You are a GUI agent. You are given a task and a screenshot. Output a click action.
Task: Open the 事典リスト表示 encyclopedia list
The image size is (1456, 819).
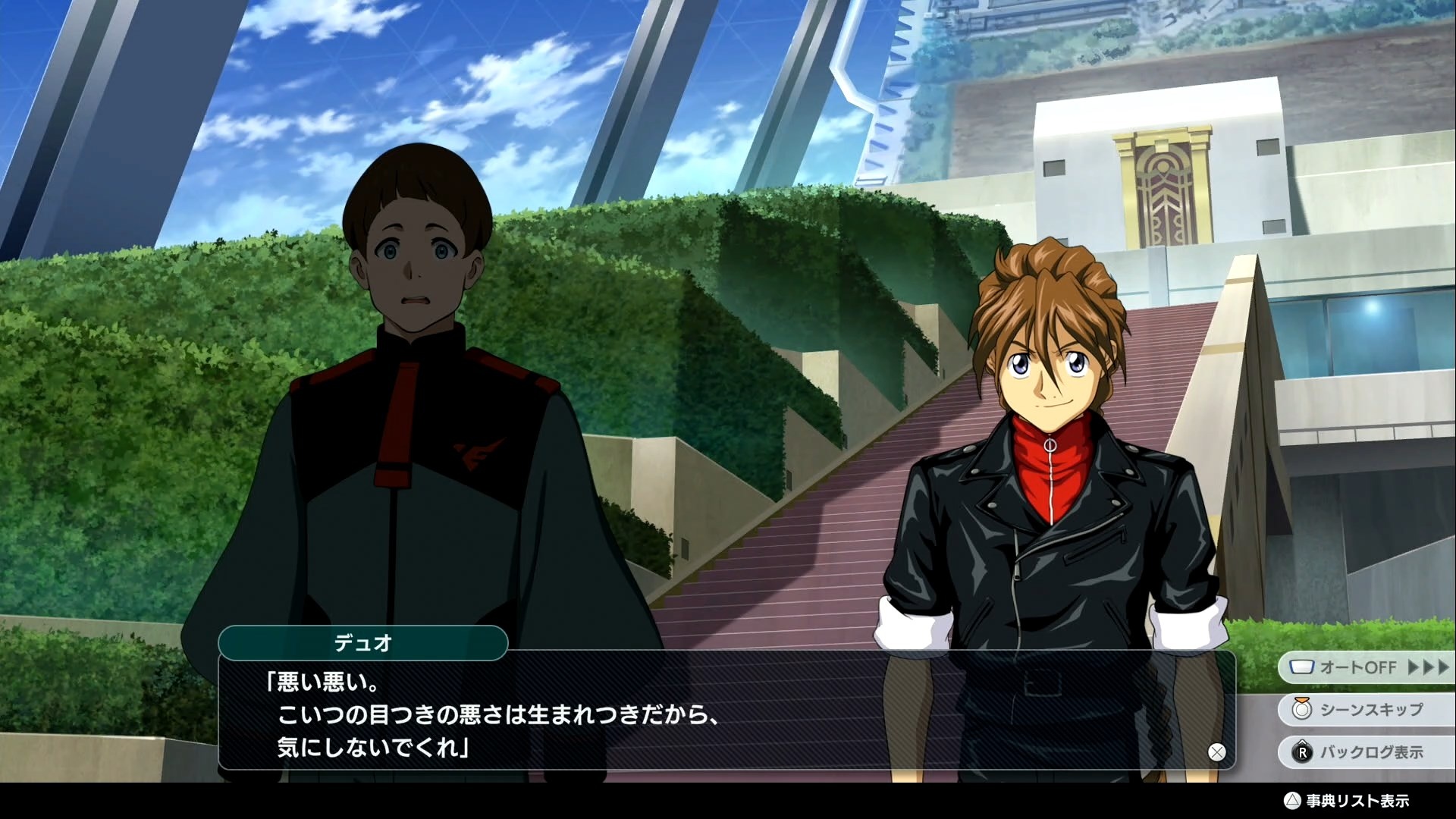click(x=1347, y=801)
